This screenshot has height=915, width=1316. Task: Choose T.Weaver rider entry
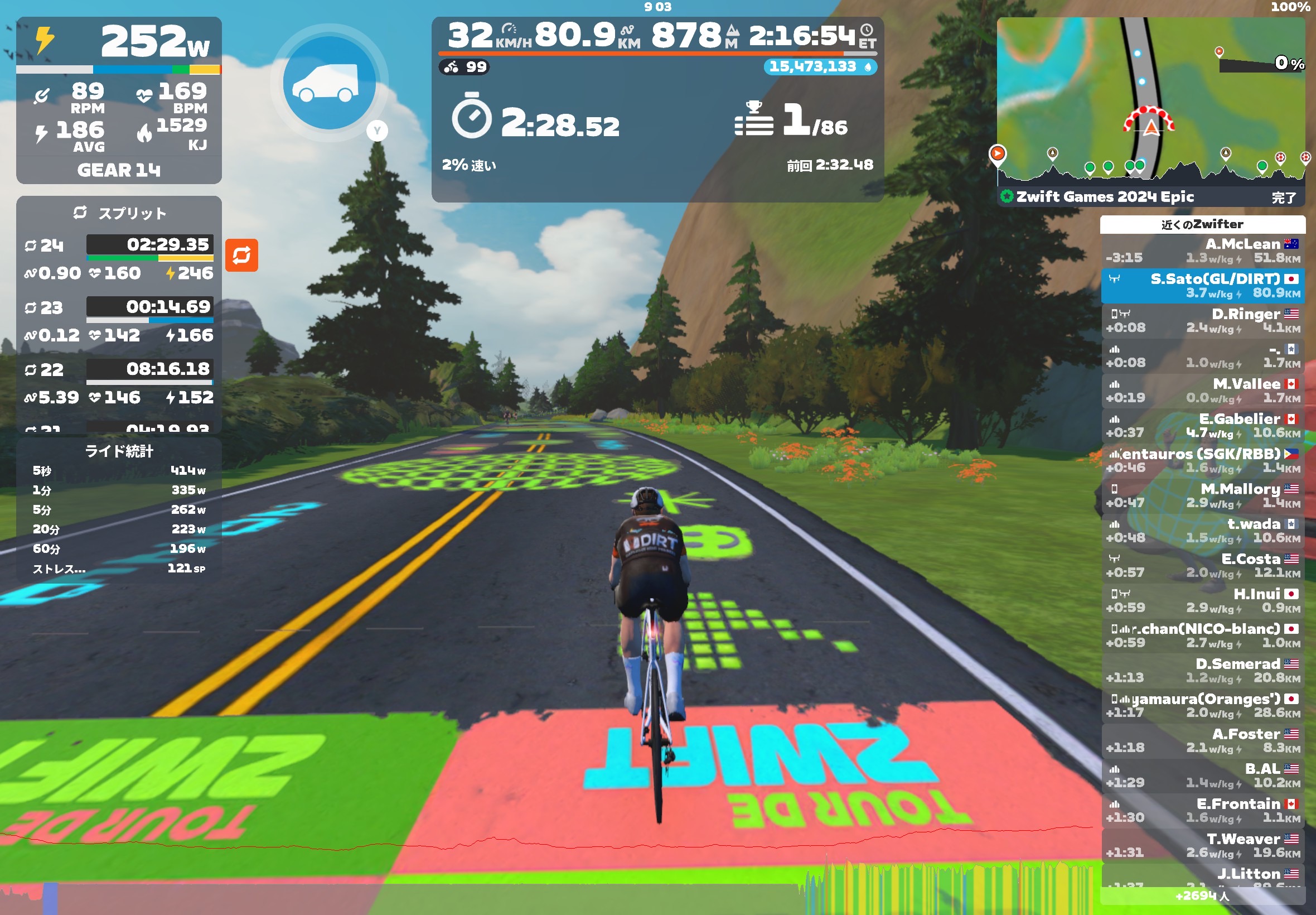(1202, 846)
